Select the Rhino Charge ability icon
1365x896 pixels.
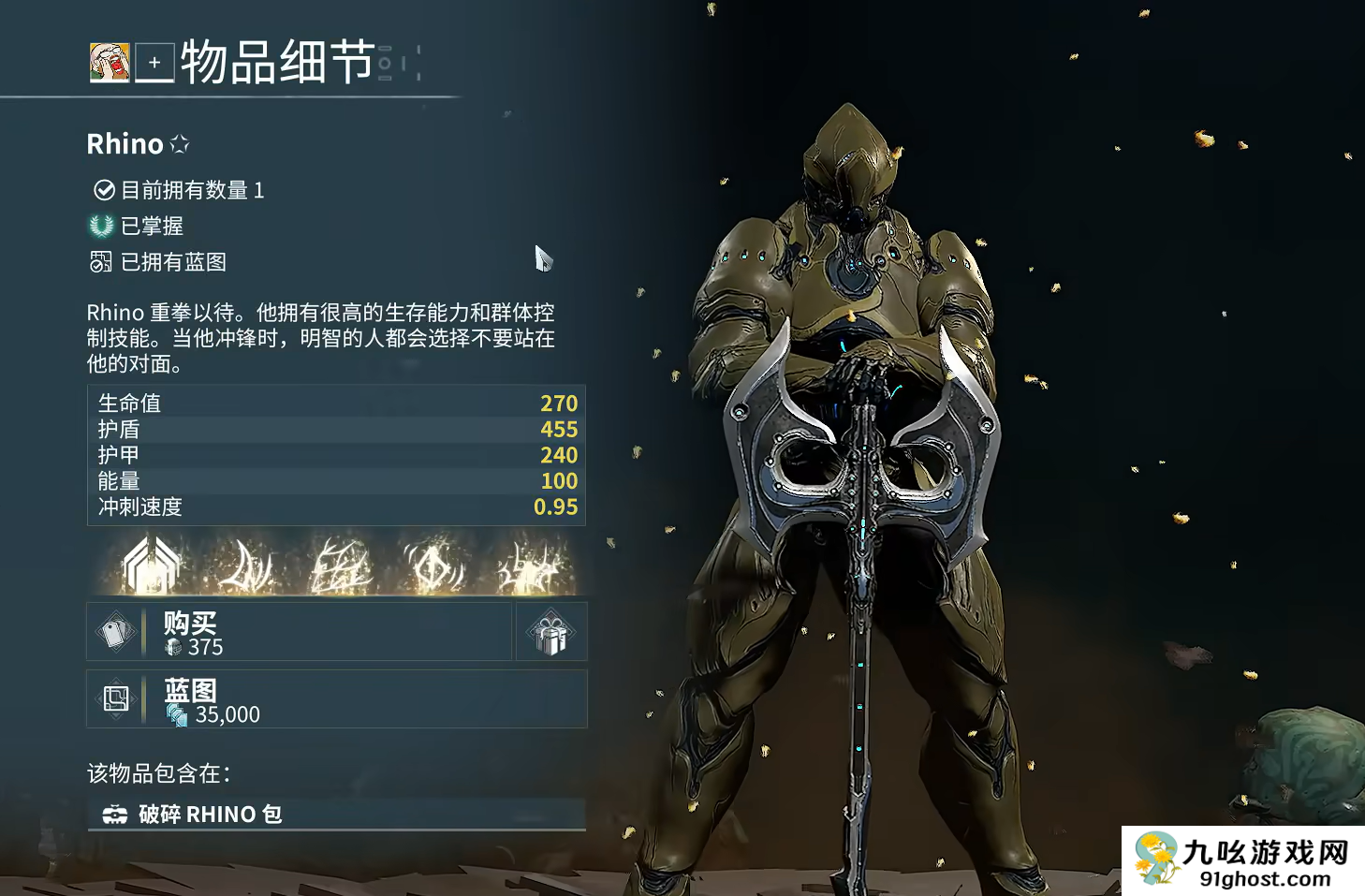tap(246, 562)
